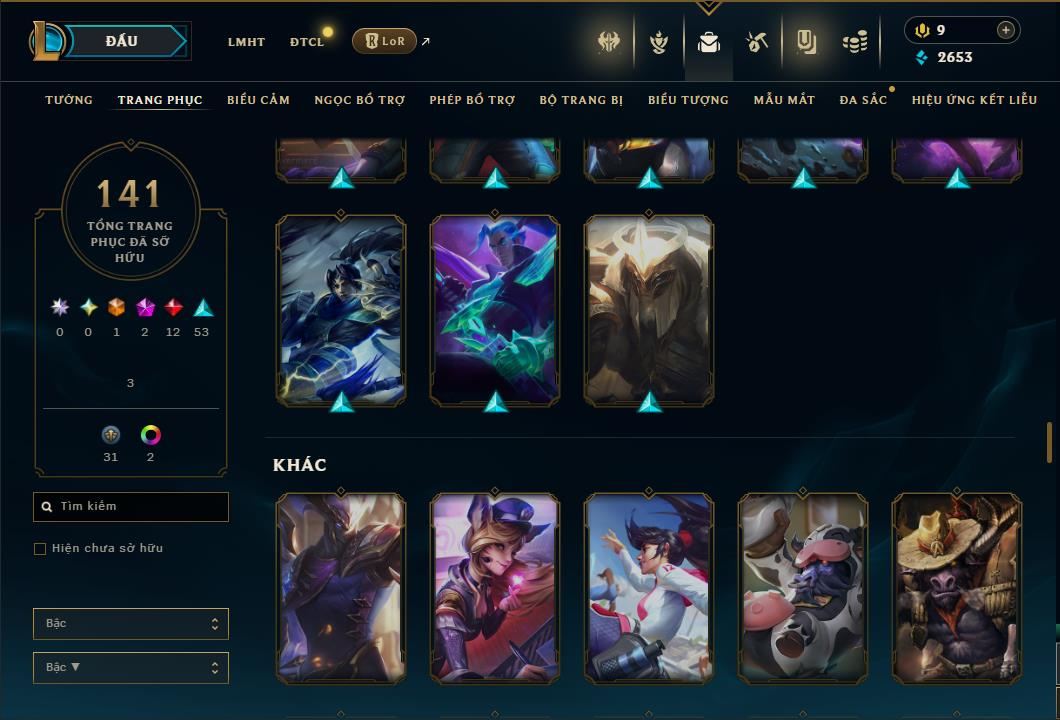Image resolution: width=1060 pixels, height=720 pixels.
Task: Add currency with the plus button
Action: (1005, 30)
